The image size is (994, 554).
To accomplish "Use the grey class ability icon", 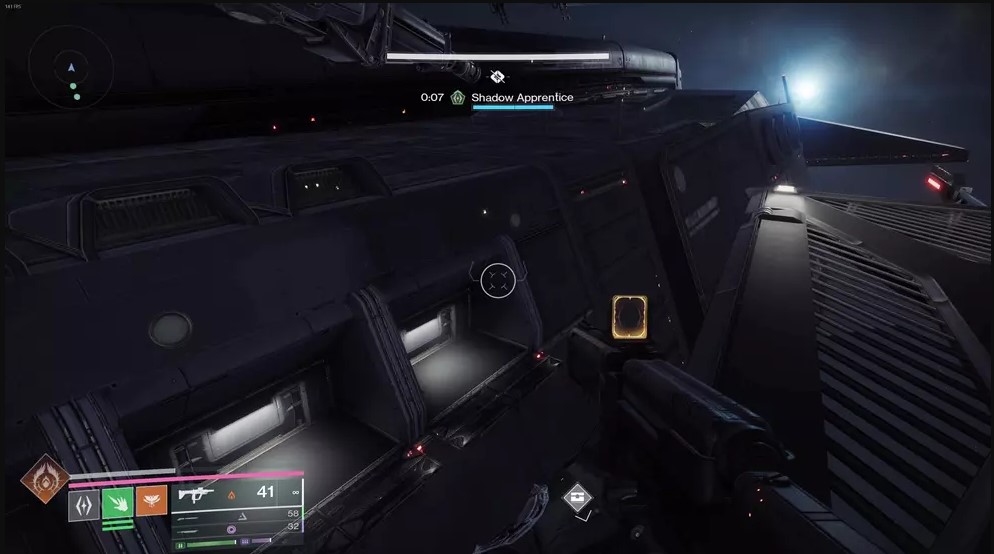I will [84, 502].
